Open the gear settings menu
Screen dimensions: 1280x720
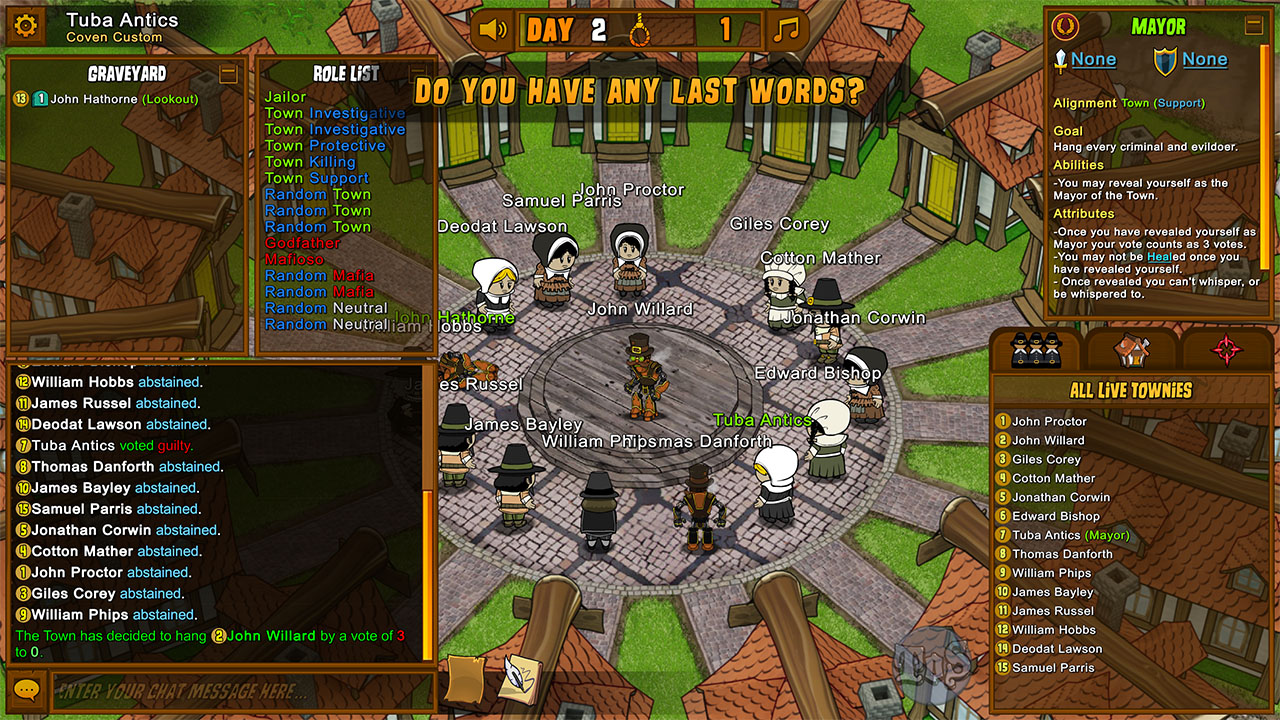[x=26, y=27]
